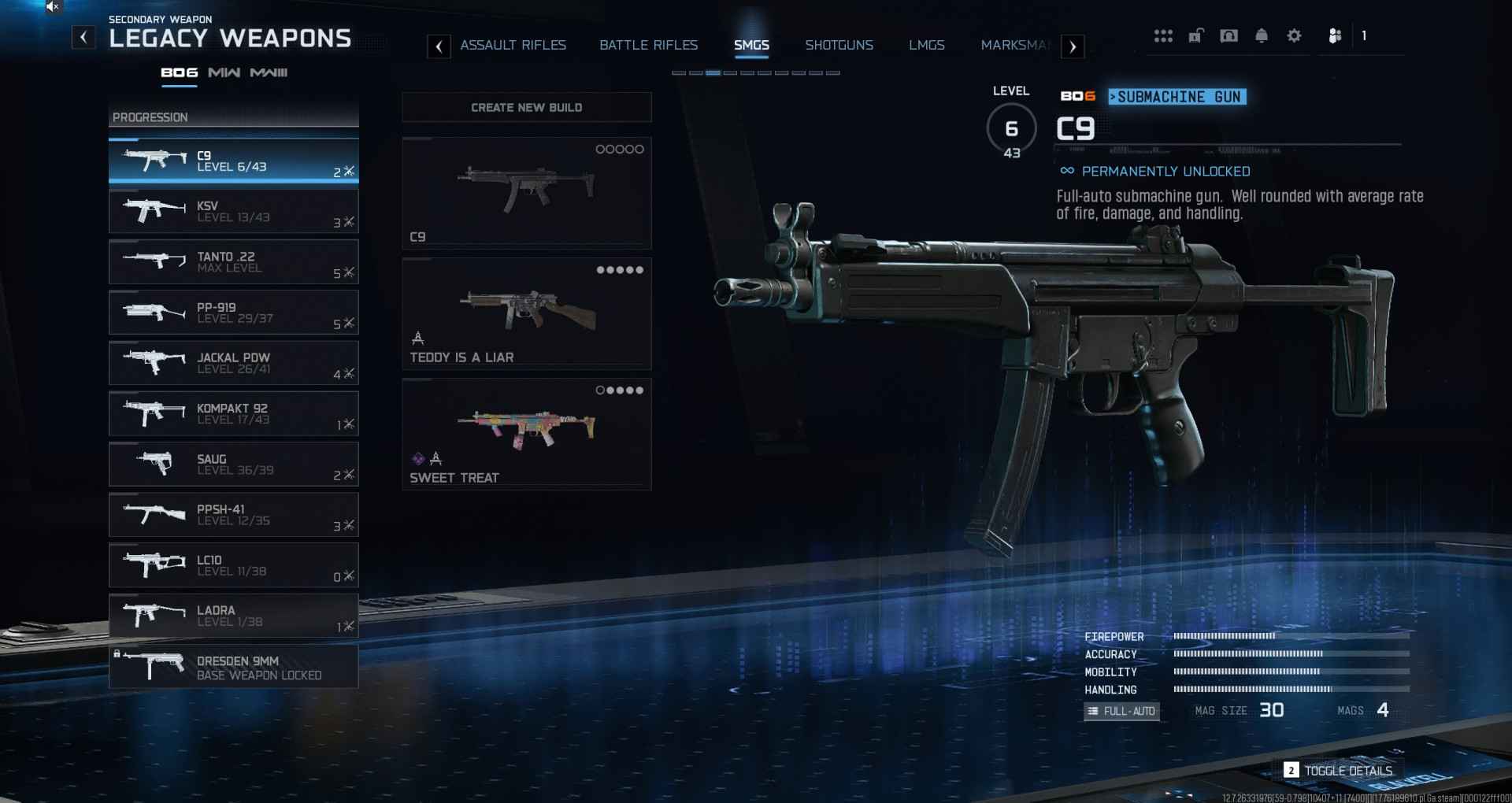Pick the Tanto .22 weapon row

pos(233,262)
